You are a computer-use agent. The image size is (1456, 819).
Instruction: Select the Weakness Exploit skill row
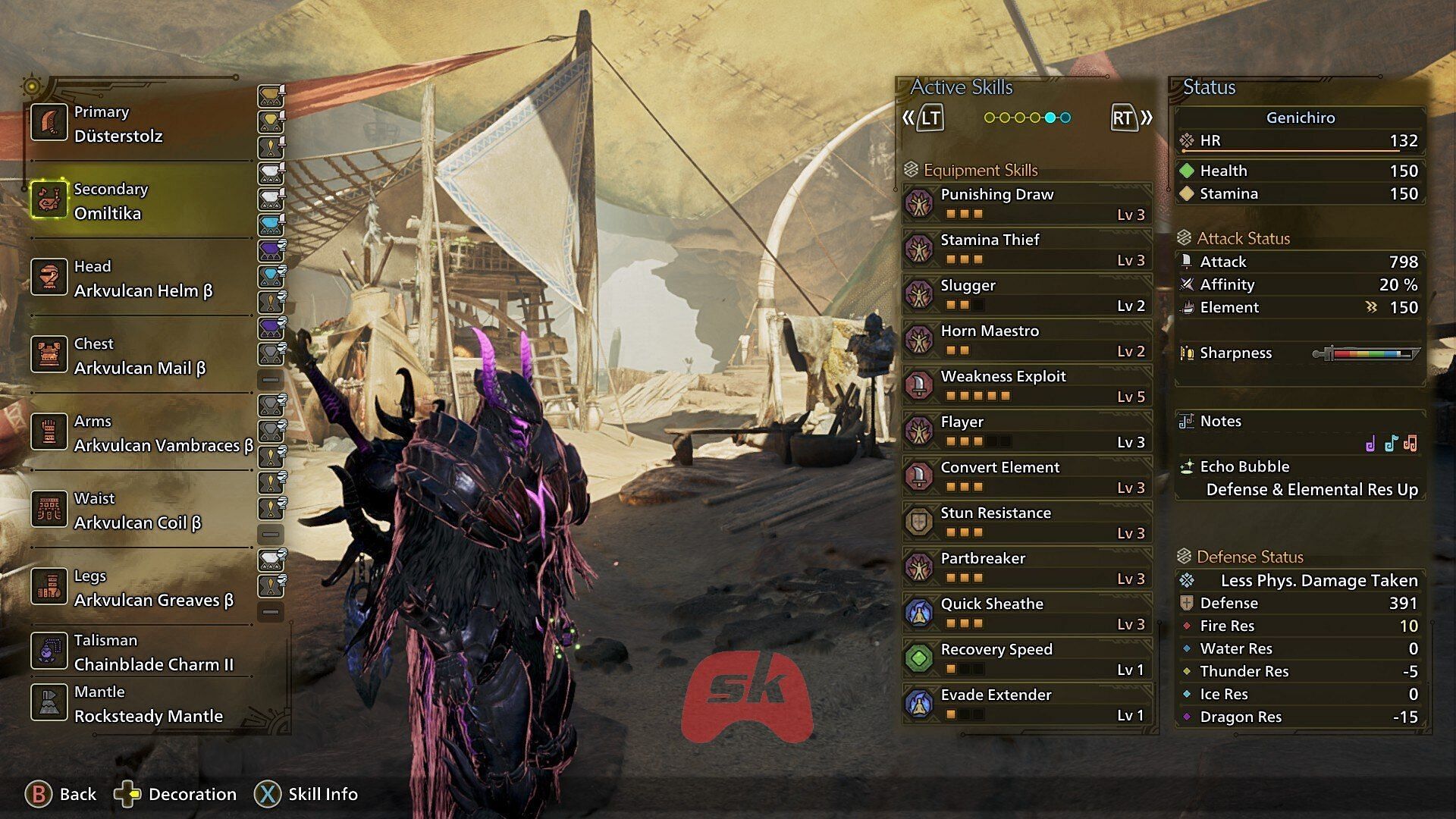click(x=1027, y=386)
